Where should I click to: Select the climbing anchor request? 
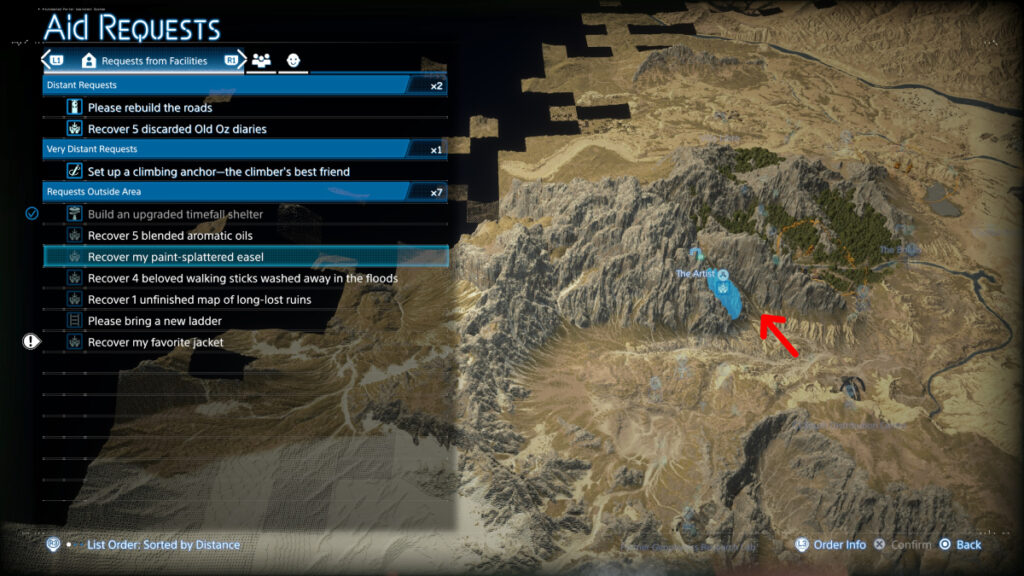218,171
